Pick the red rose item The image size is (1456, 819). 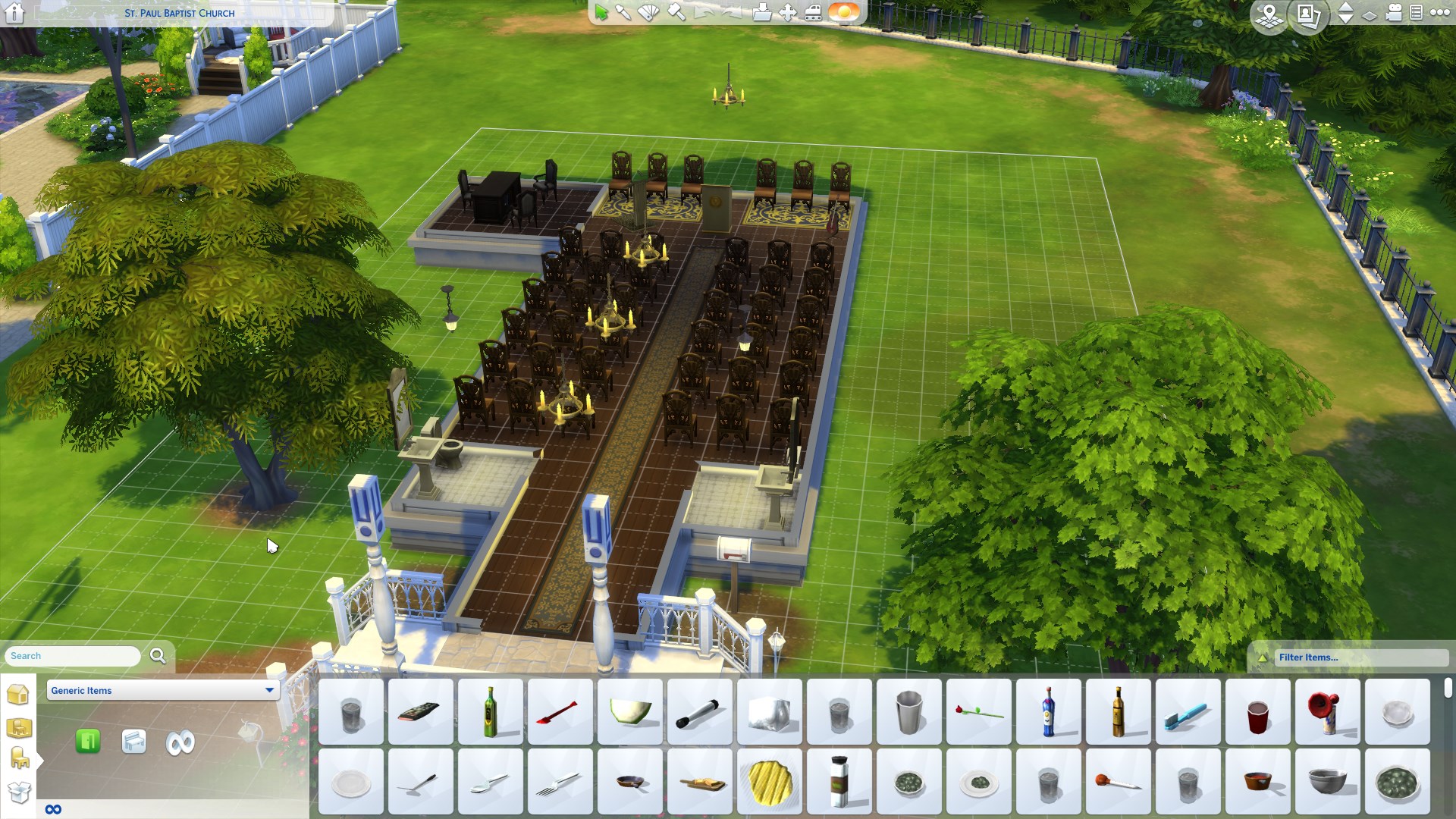[x=978, y=711]
